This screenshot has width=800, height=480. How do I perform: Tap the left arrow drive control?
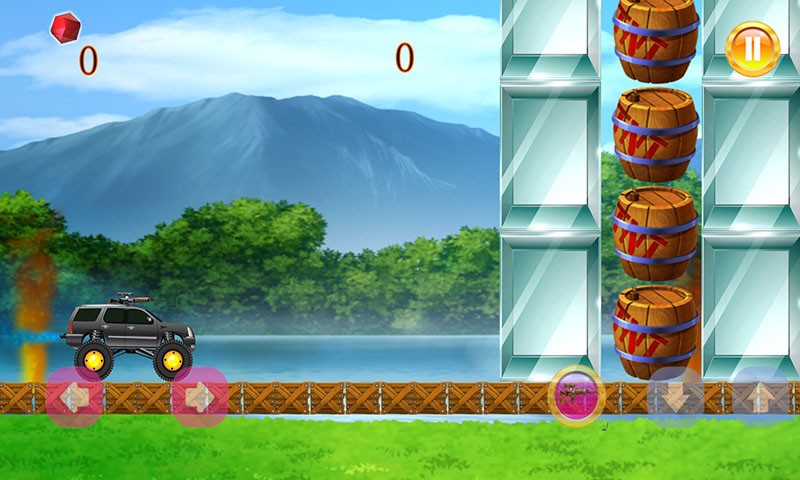point(73,398)
